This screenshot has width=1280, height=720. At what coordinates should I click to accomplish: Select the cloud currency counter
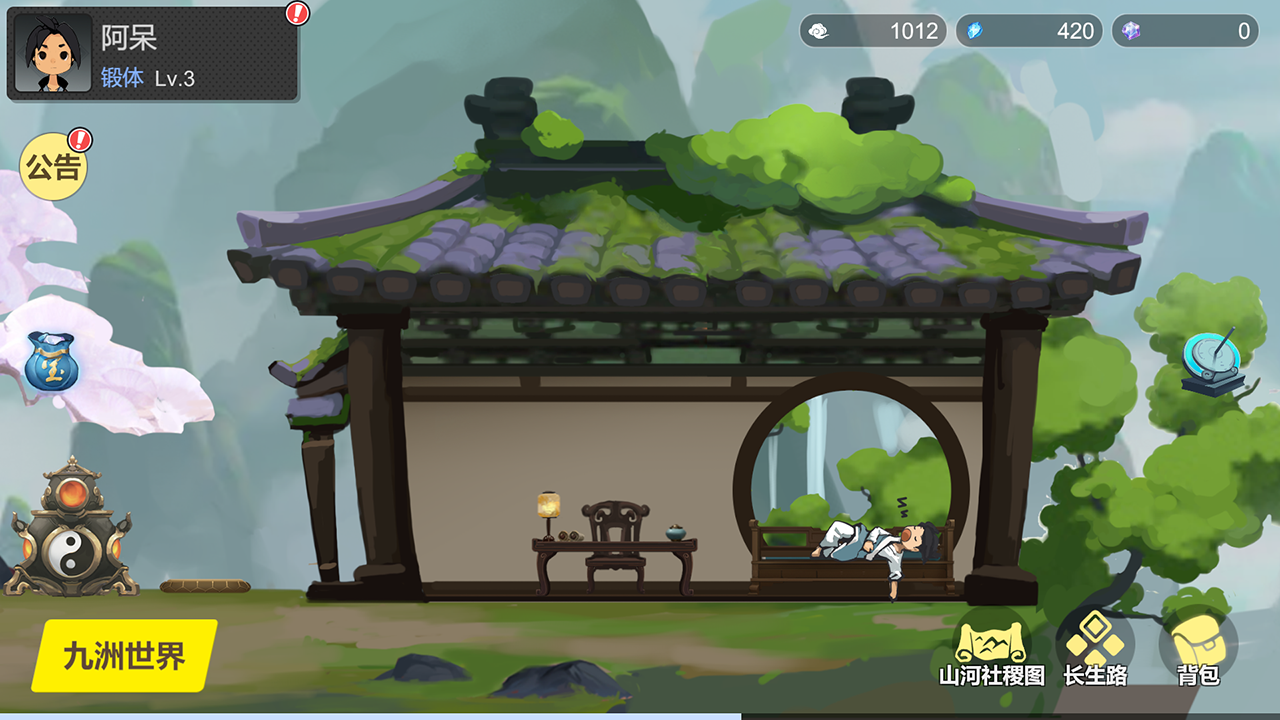(873, 31)
